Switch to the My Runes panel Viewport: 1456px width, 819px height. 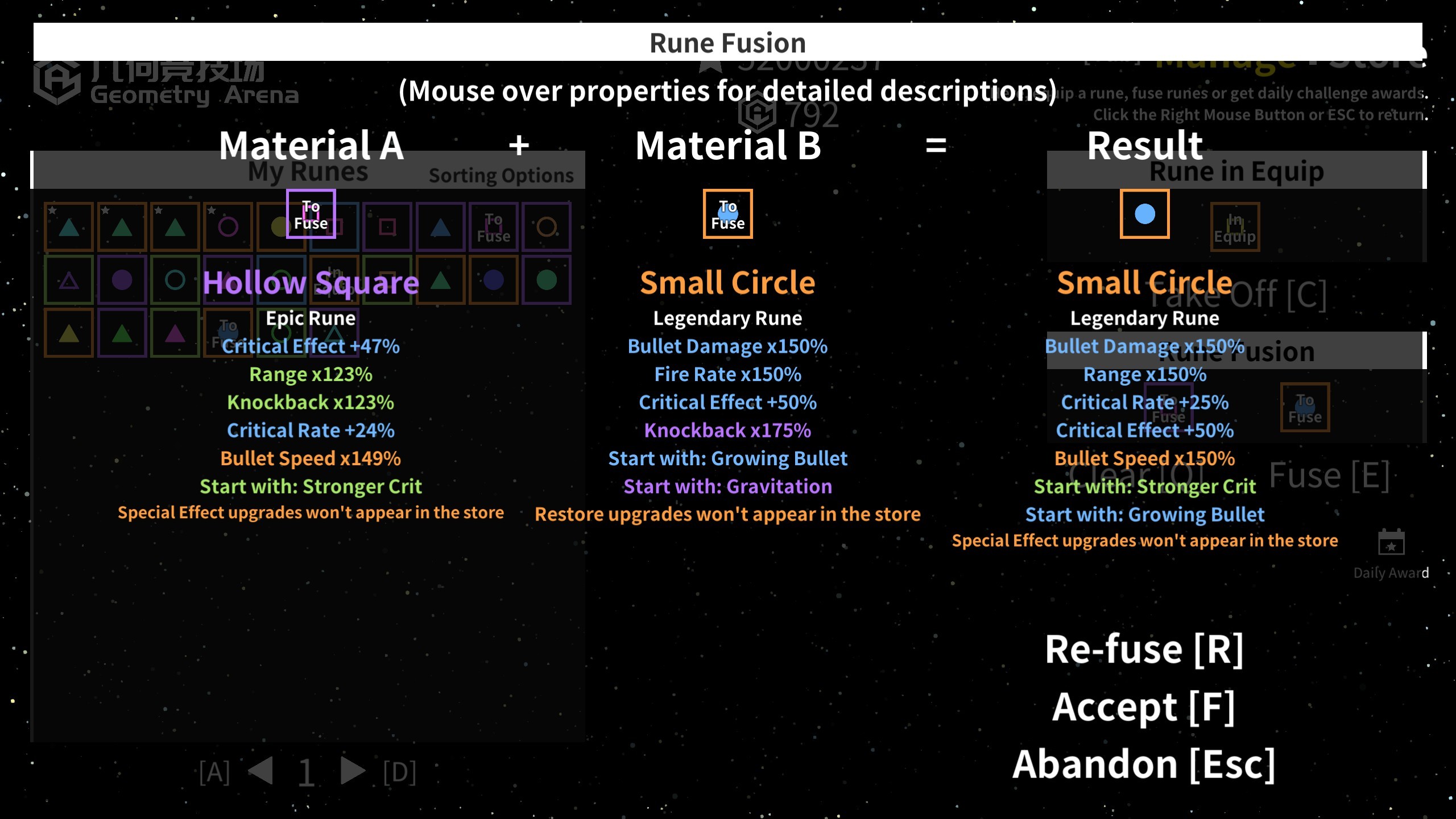[307, 171]
